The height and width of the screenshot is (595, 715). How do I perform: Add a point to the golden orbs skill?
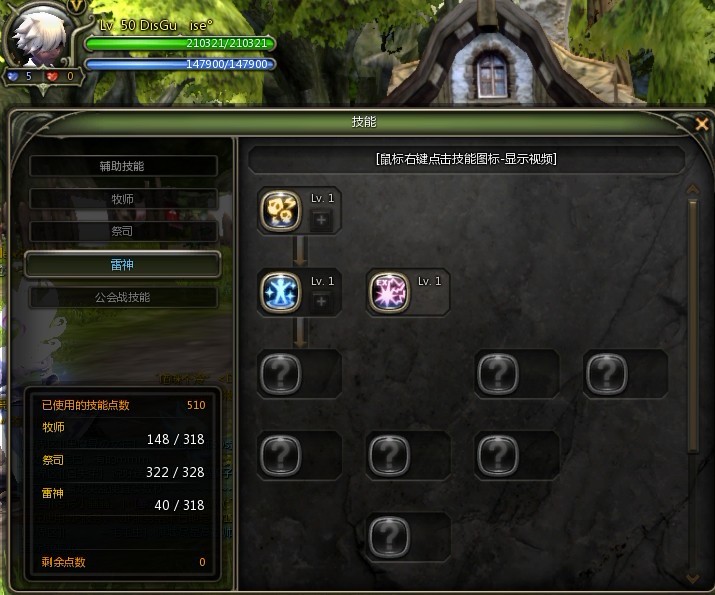click(321, 221)
